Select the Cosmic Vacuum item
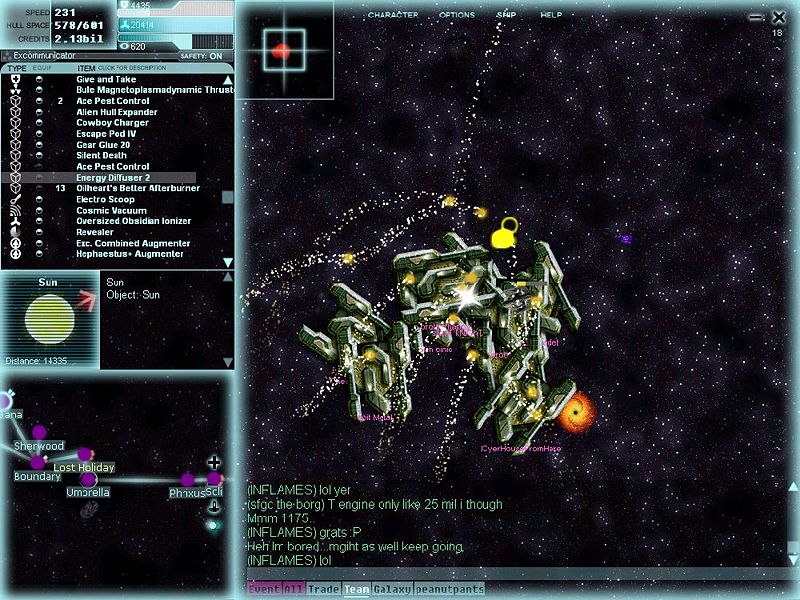 pyautogui.click(x=112, y=210)
